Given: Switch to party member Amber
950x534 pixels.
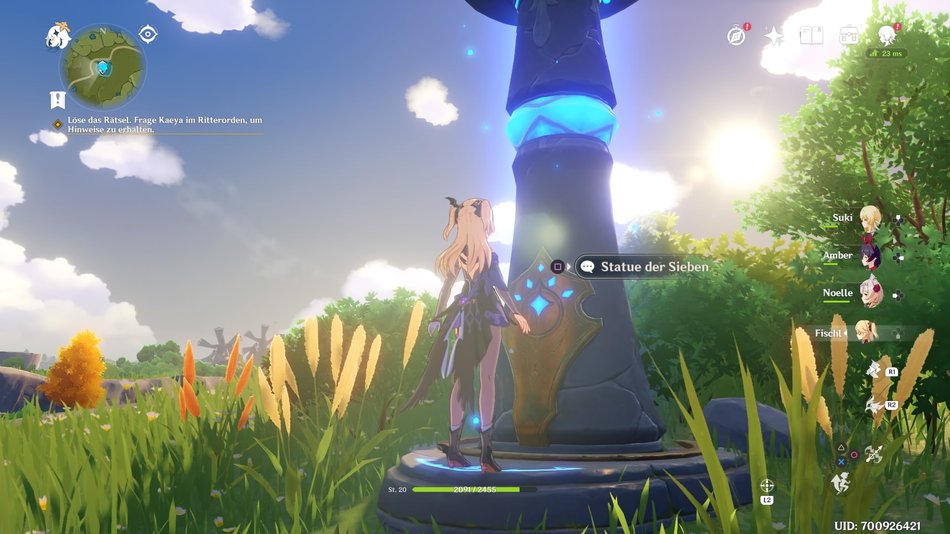Looking at the screenshot, I should coord(870,256).
